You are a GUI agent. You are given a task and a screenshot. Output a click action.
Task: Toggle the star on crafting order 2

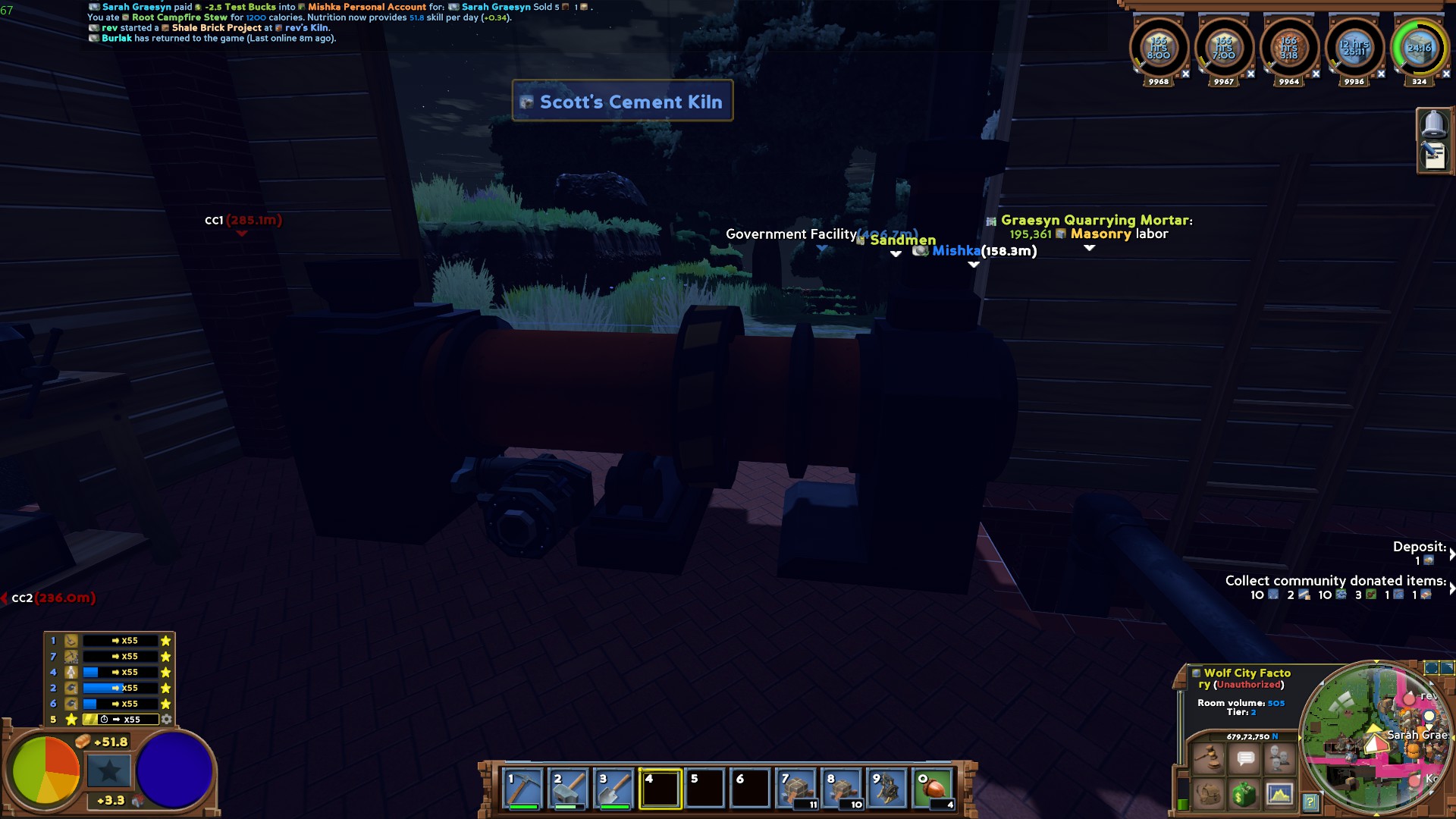click(166, 688)
